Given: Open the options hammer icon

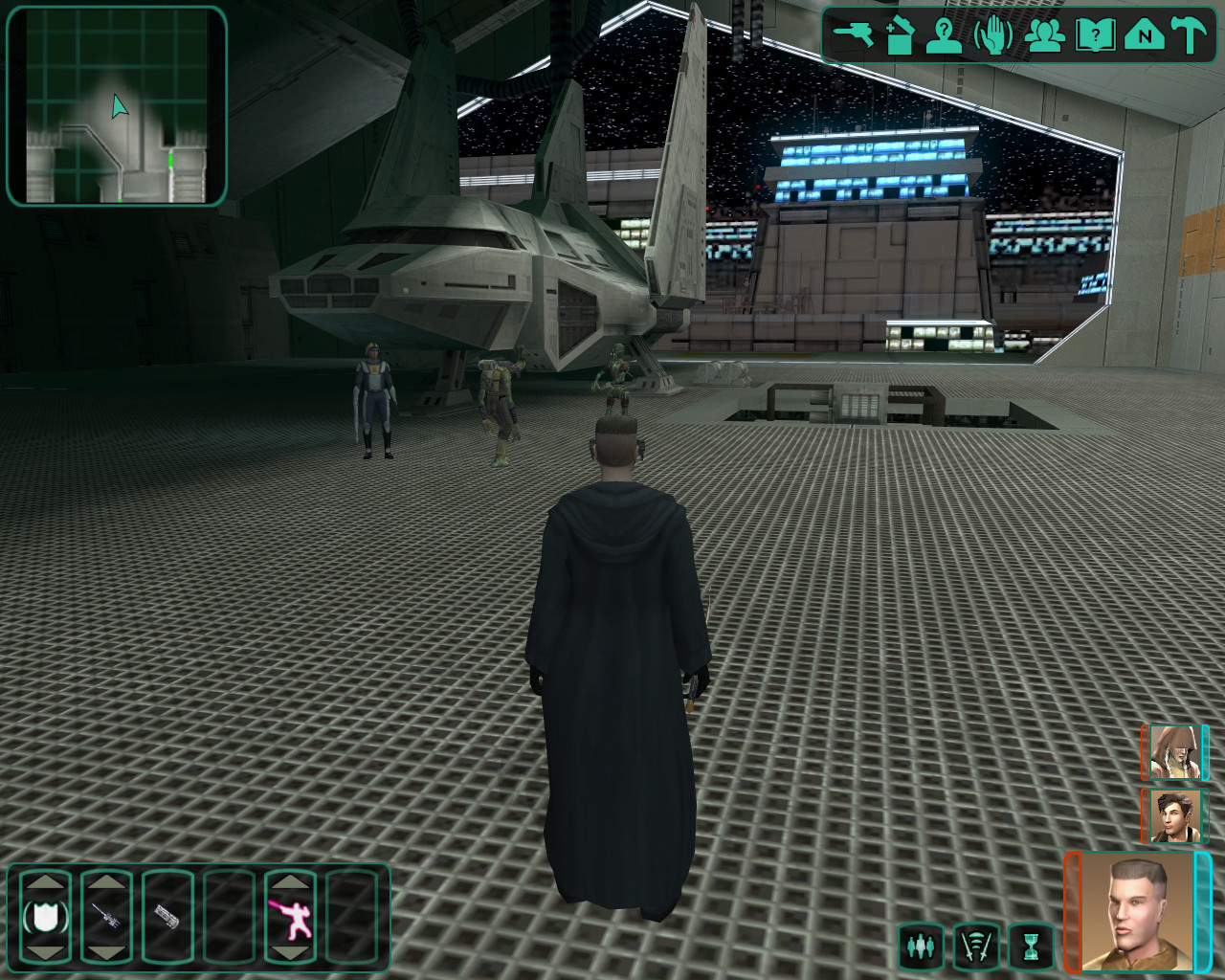Looking at the screenshot, I should click(x=1191, y=36).
